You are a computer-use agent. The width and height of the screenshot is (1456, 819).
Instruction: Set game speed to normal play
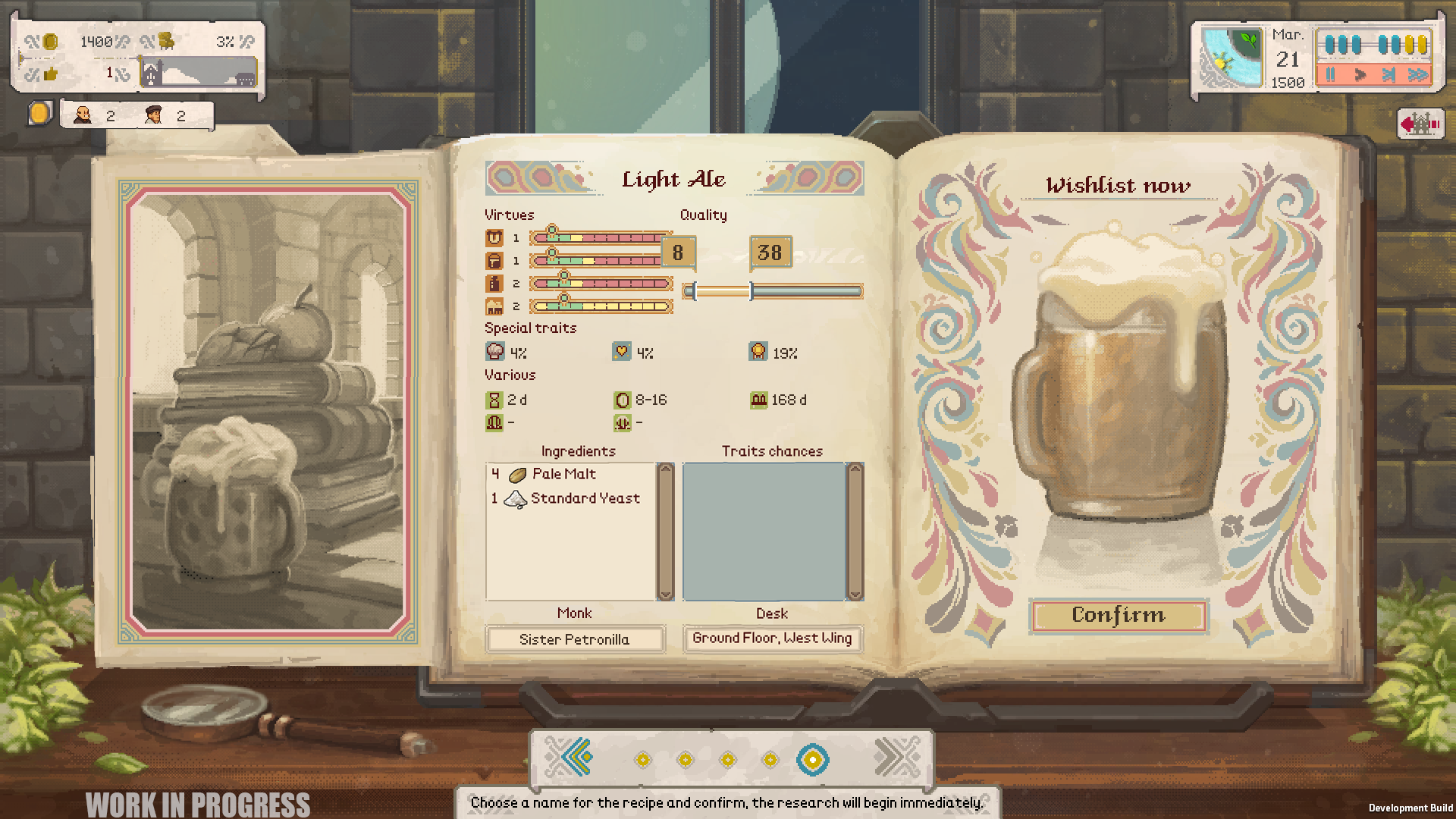coord(1360,74)
